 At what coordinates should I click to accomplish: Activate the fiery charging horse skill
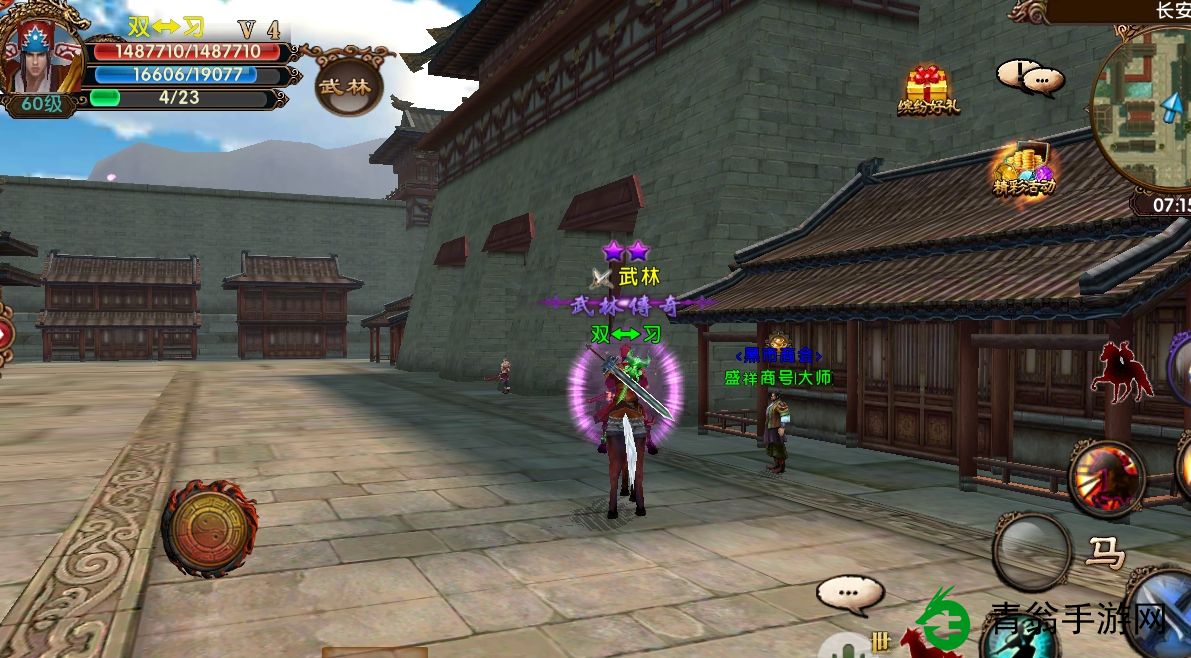tap(1107, 477)
